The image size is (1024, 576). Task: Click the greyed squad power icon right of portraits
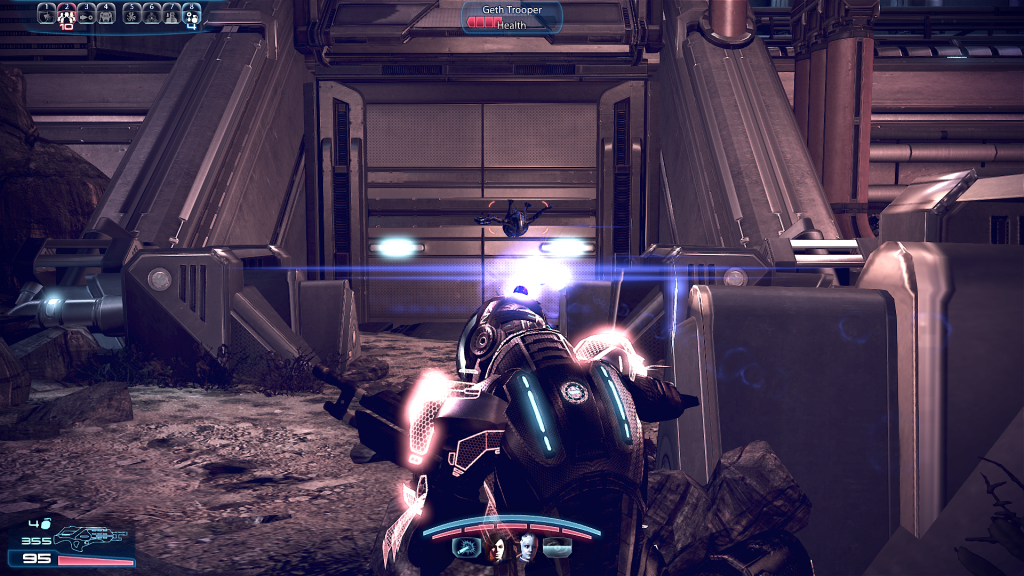558,547
